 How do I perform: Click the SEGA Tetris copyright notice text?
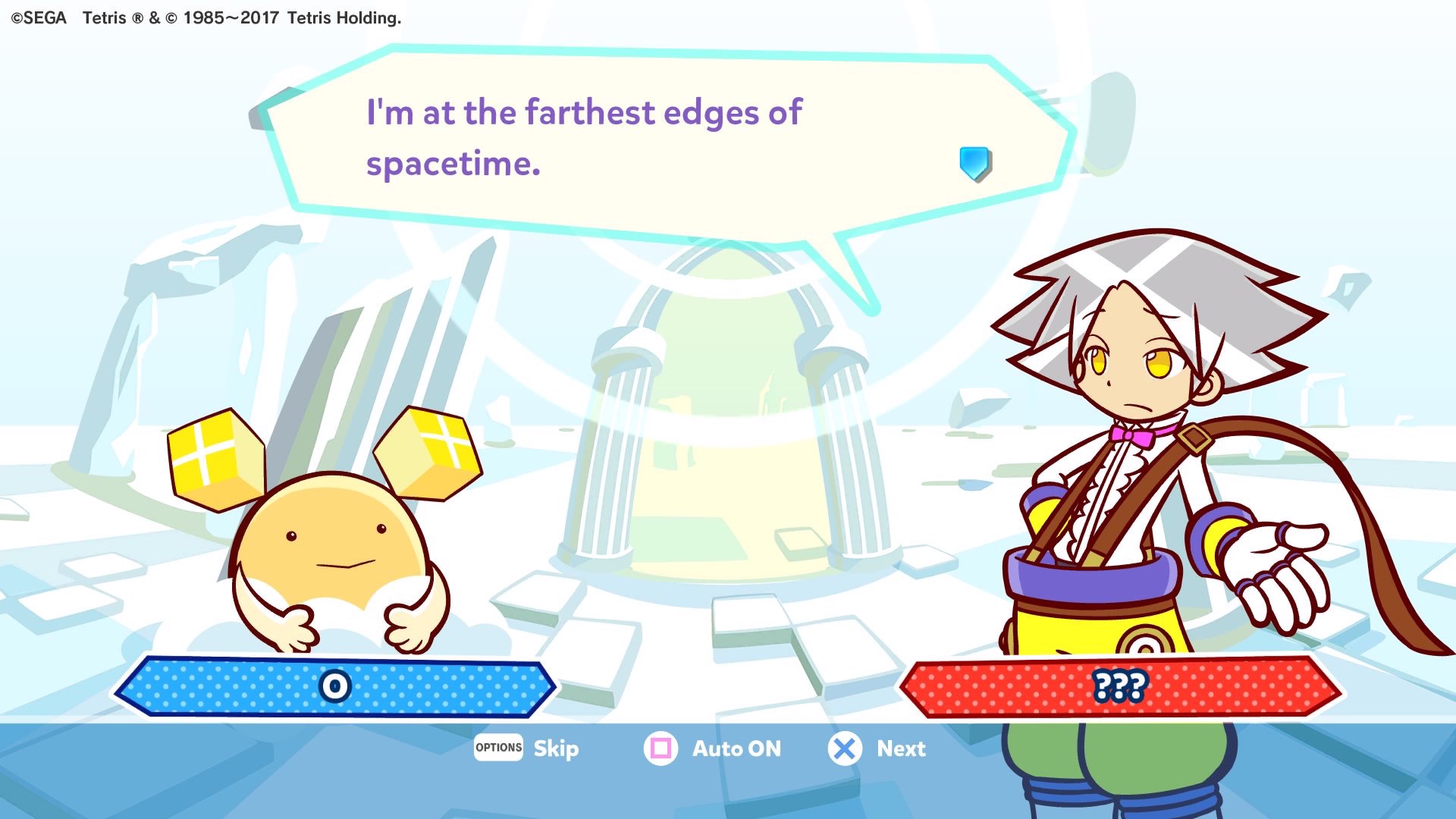pyautogui.click(x=205, y=17)
